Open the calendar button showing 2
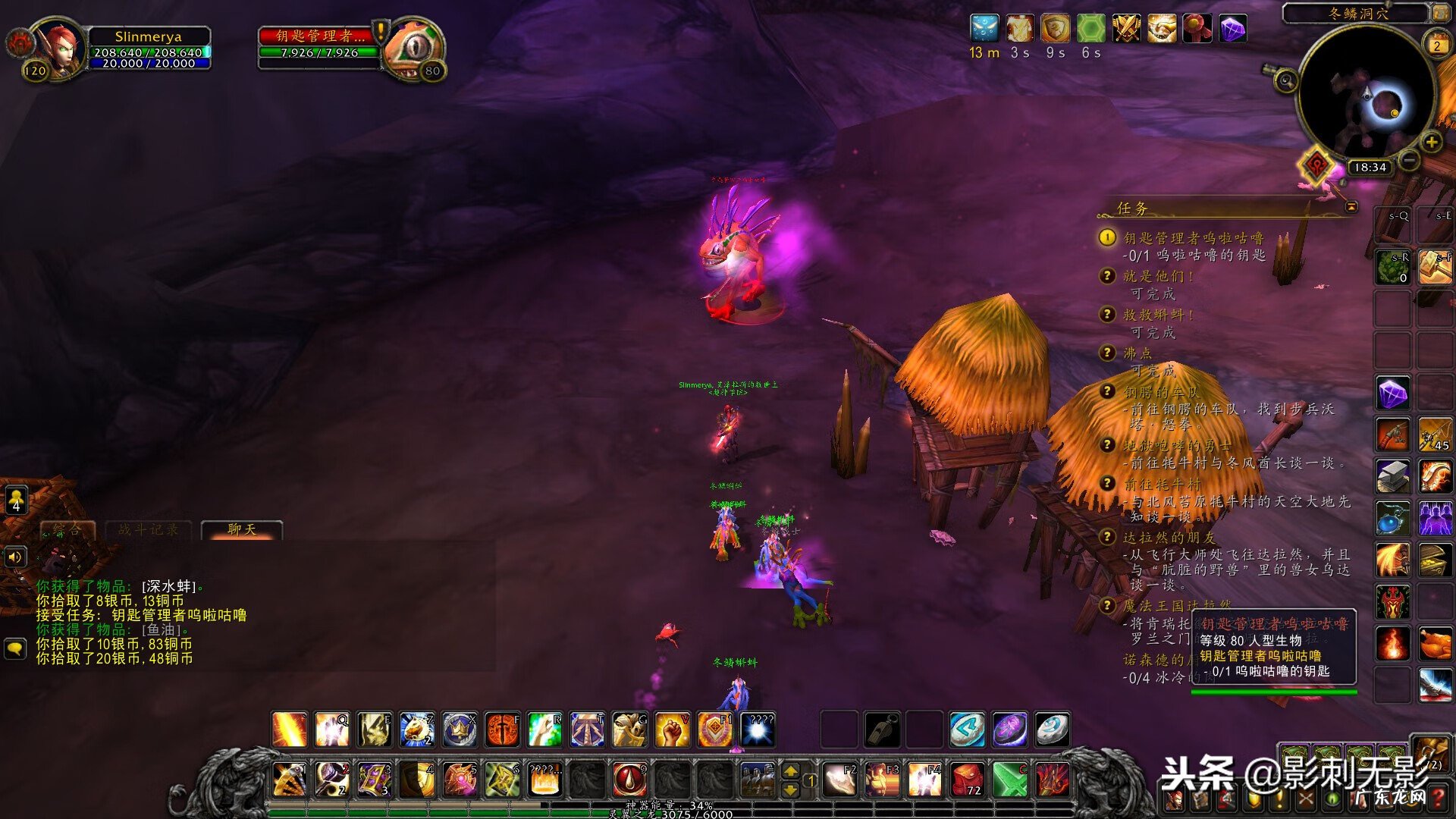The height and width of the screenshot is (819, 1456). [x=1436, y=45]
